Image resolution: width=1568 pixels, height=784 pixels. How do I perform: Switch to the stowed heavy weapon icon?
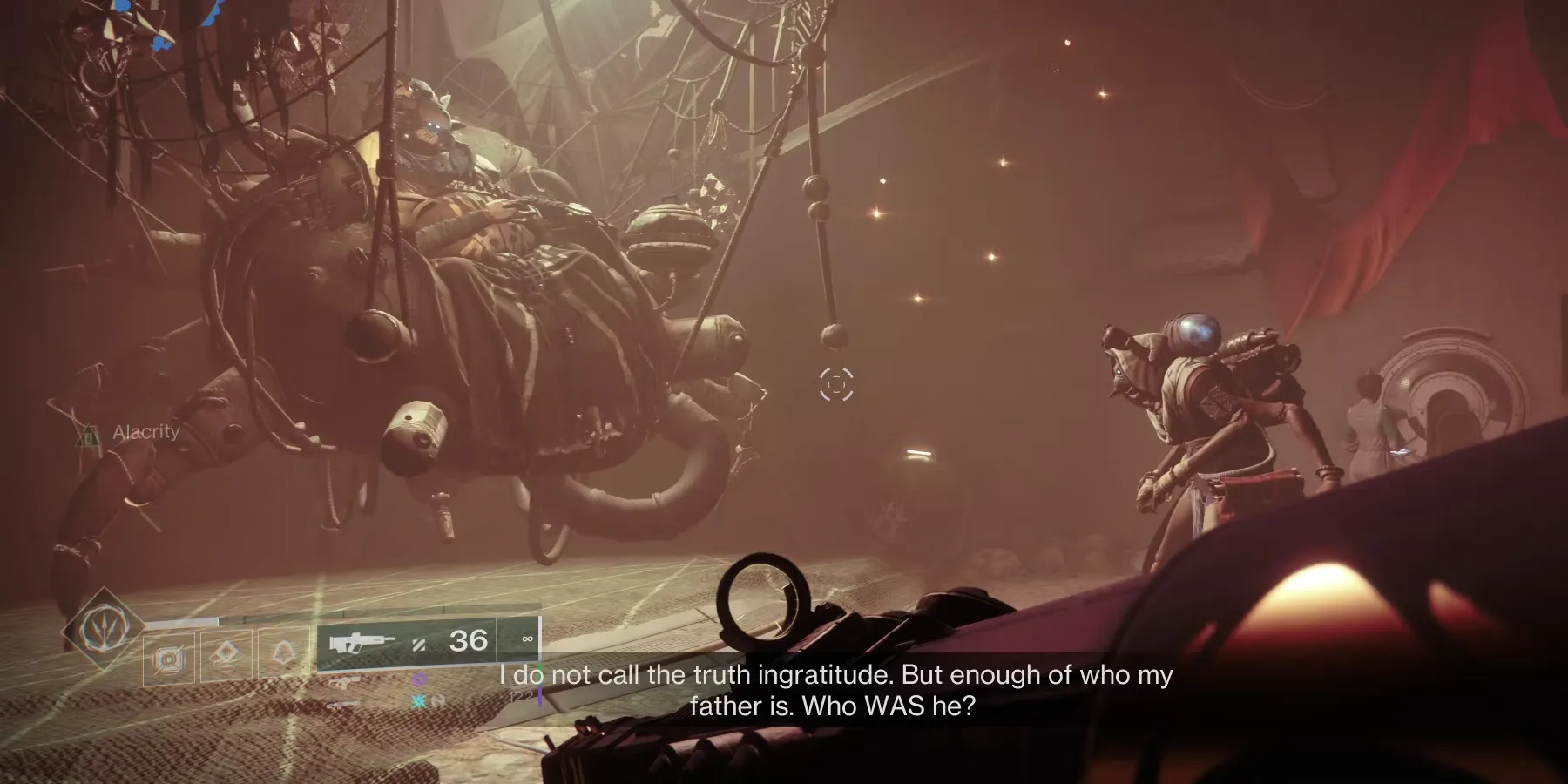tap(345, 704)
